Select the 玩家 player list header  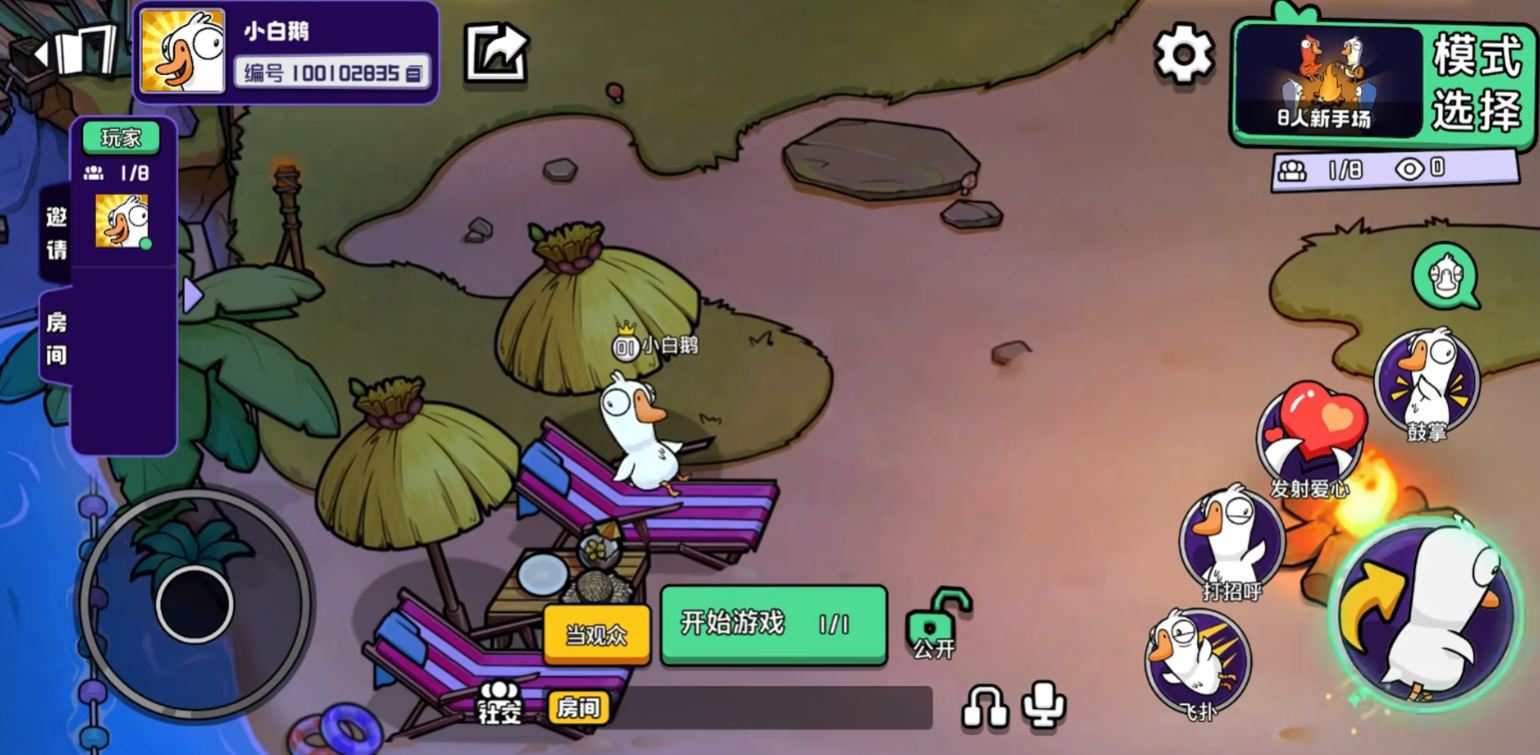(121, 138)
